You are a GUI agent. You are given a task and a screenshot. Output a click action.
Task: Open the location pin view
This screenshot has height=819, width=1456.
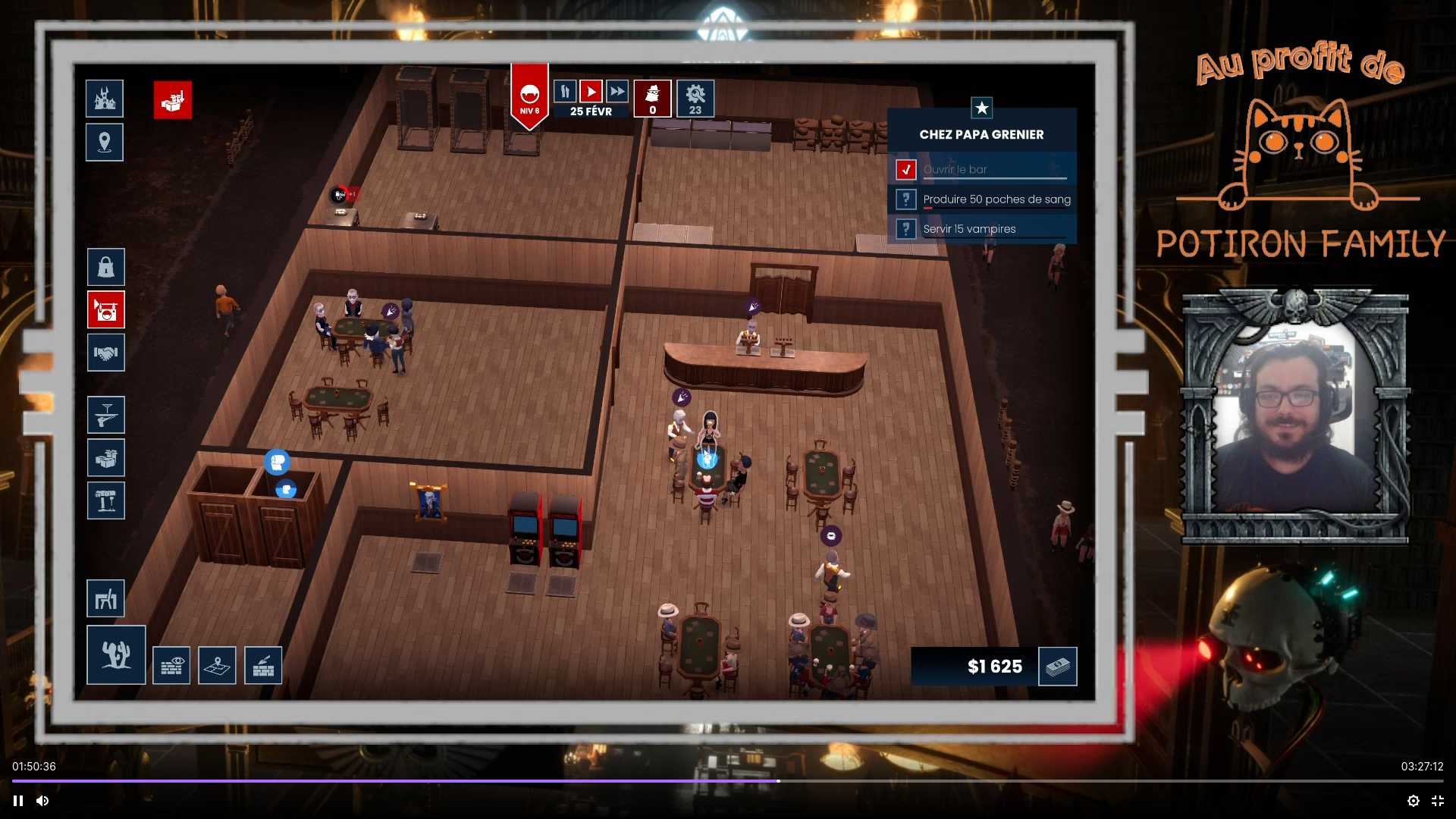tap(104, 142)
